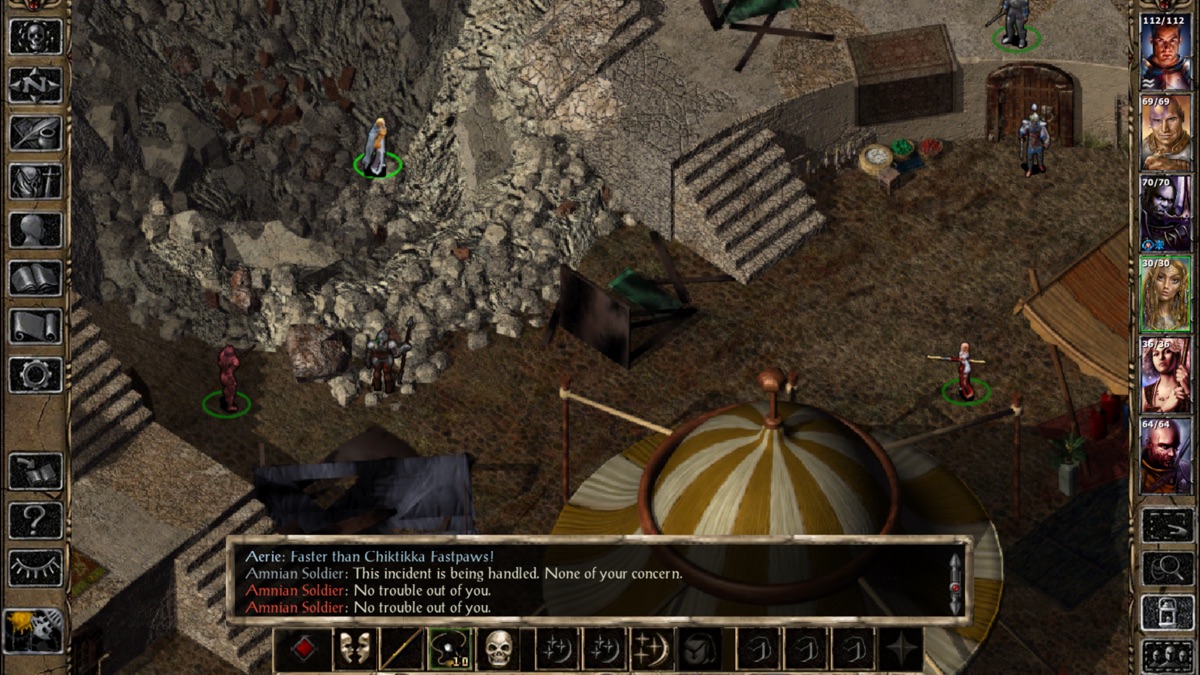Open the area map with the compass icon
The width and height of the screenshot is (1200, 675).
point(35,85)
